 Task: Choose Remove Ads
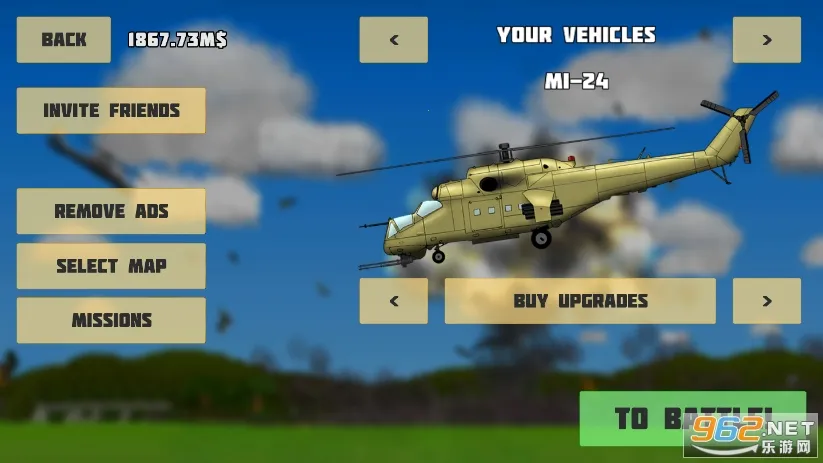pyautogui.click(x=111, y=211)
